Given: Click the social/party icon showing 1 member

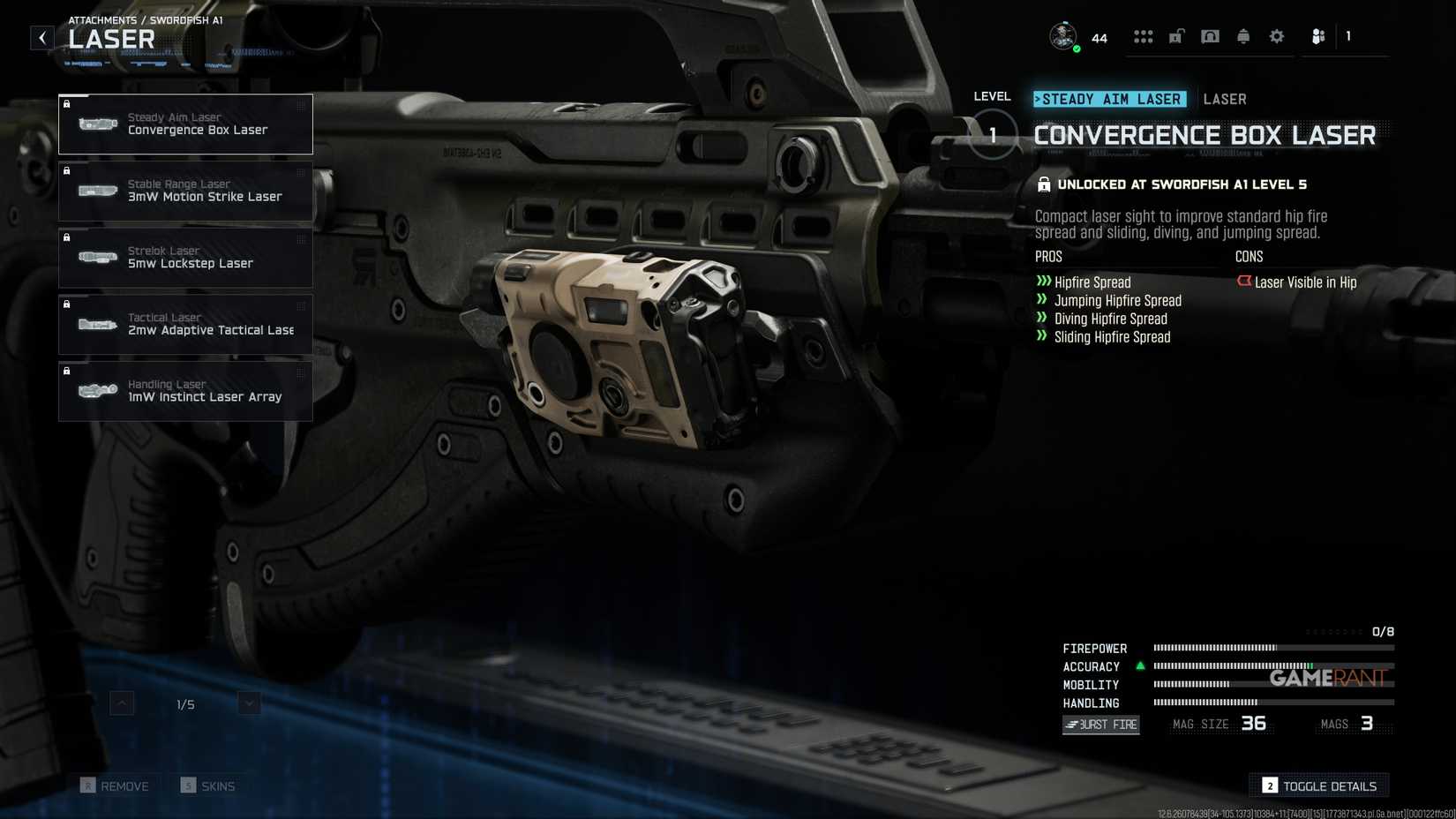Looking at the screenshot, I should click(1317, 36).
